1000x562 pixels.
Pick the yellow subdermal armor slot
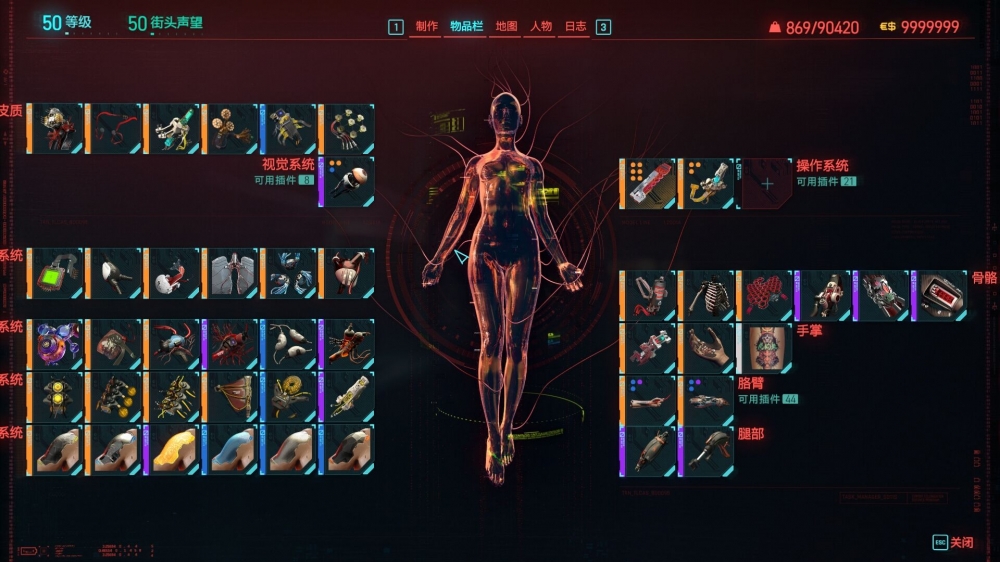(x=173, y=450)
